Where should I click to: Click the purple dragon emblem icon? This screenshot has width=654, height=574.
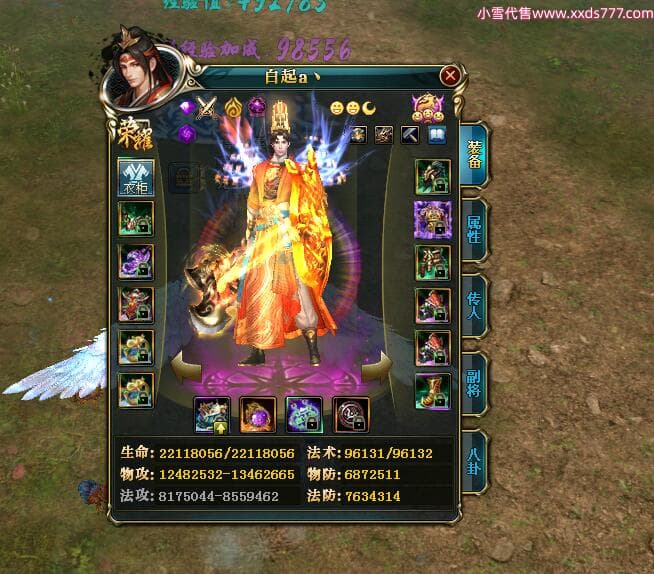click(x=428, y=105)
